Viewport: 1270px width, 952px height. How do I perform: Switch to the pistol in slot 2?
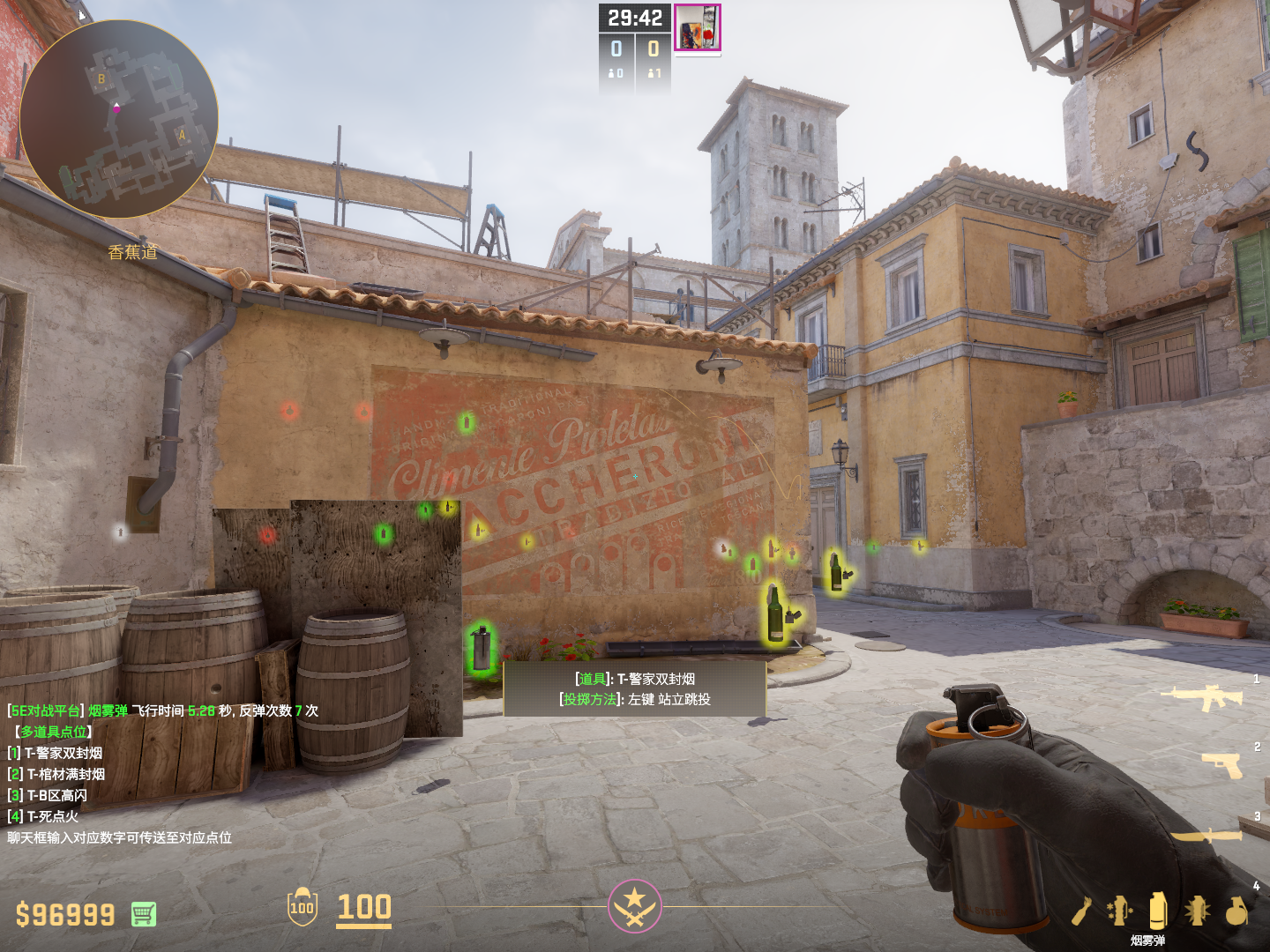click(x=1222, y=765)
